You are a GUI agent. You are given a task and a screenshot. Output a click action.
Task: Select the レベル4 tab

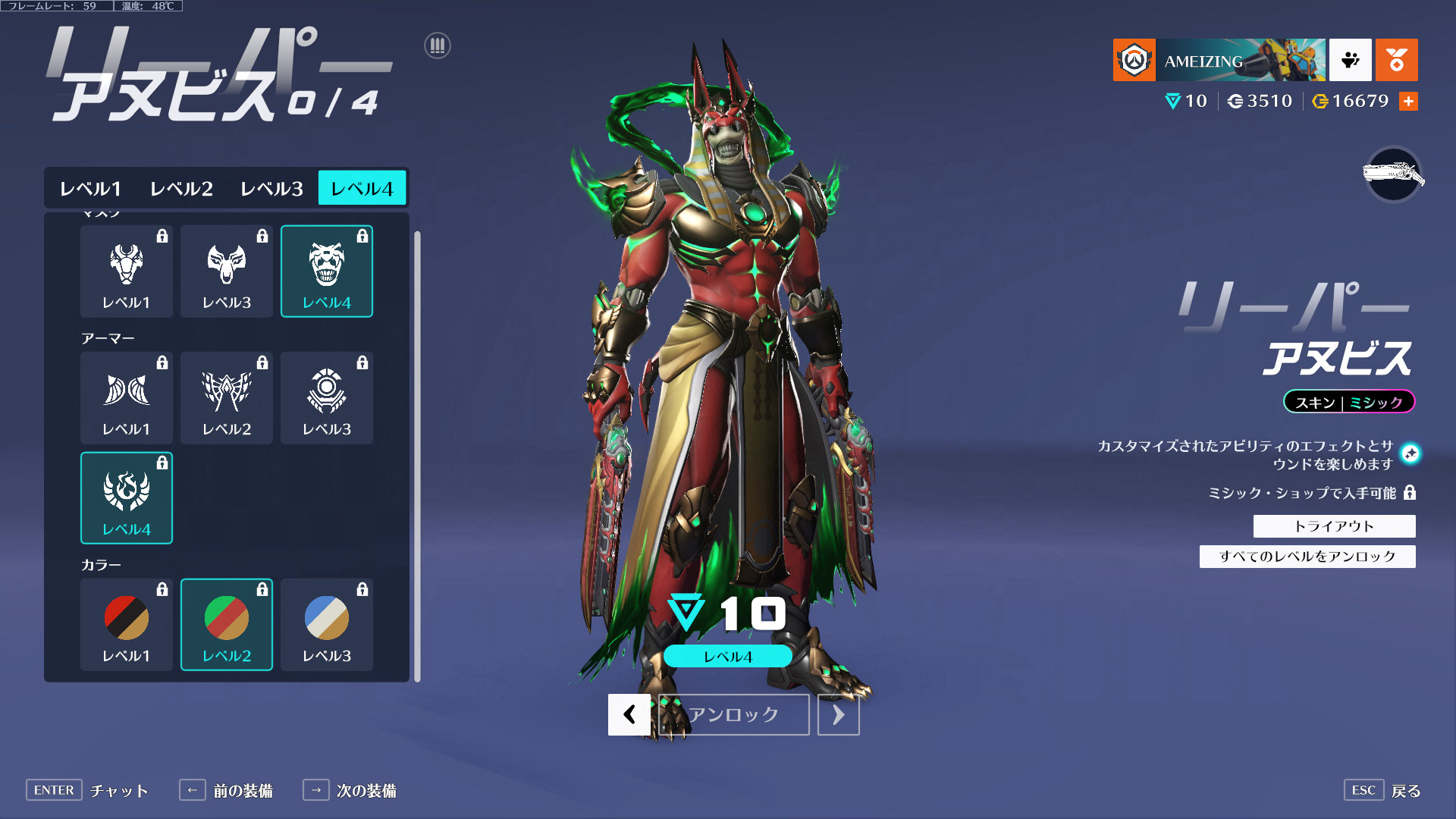point(362,188)
